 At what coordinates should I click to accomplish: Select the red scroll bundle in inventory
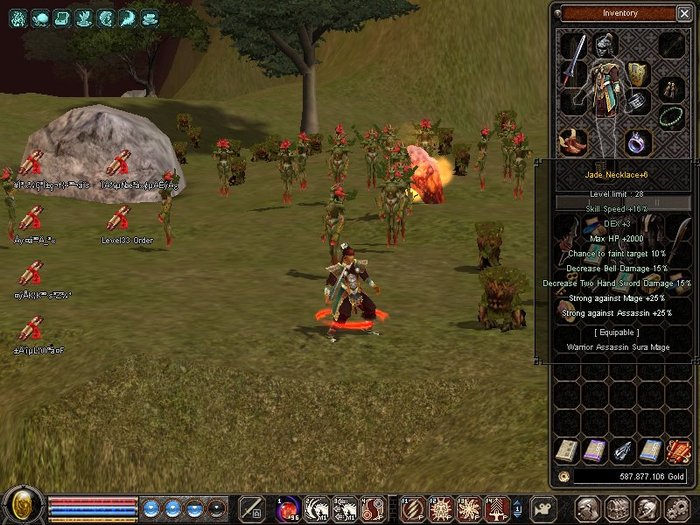678,451
